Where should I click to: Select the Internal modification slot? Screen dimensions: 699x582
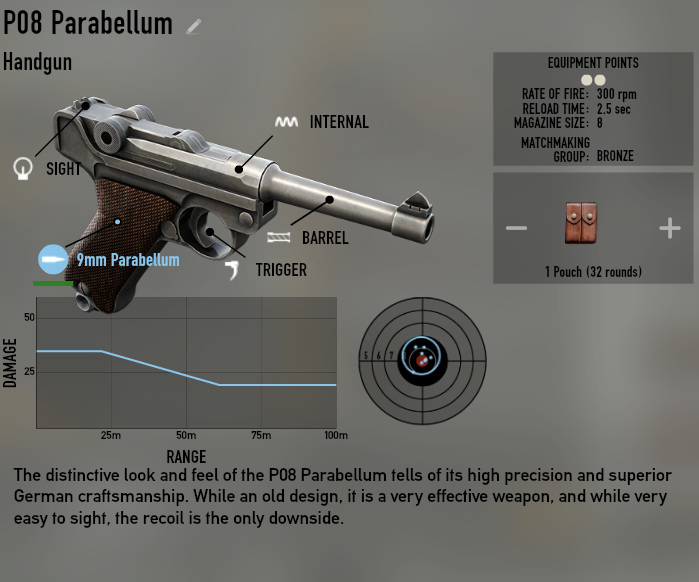click(x=287, y=122)
